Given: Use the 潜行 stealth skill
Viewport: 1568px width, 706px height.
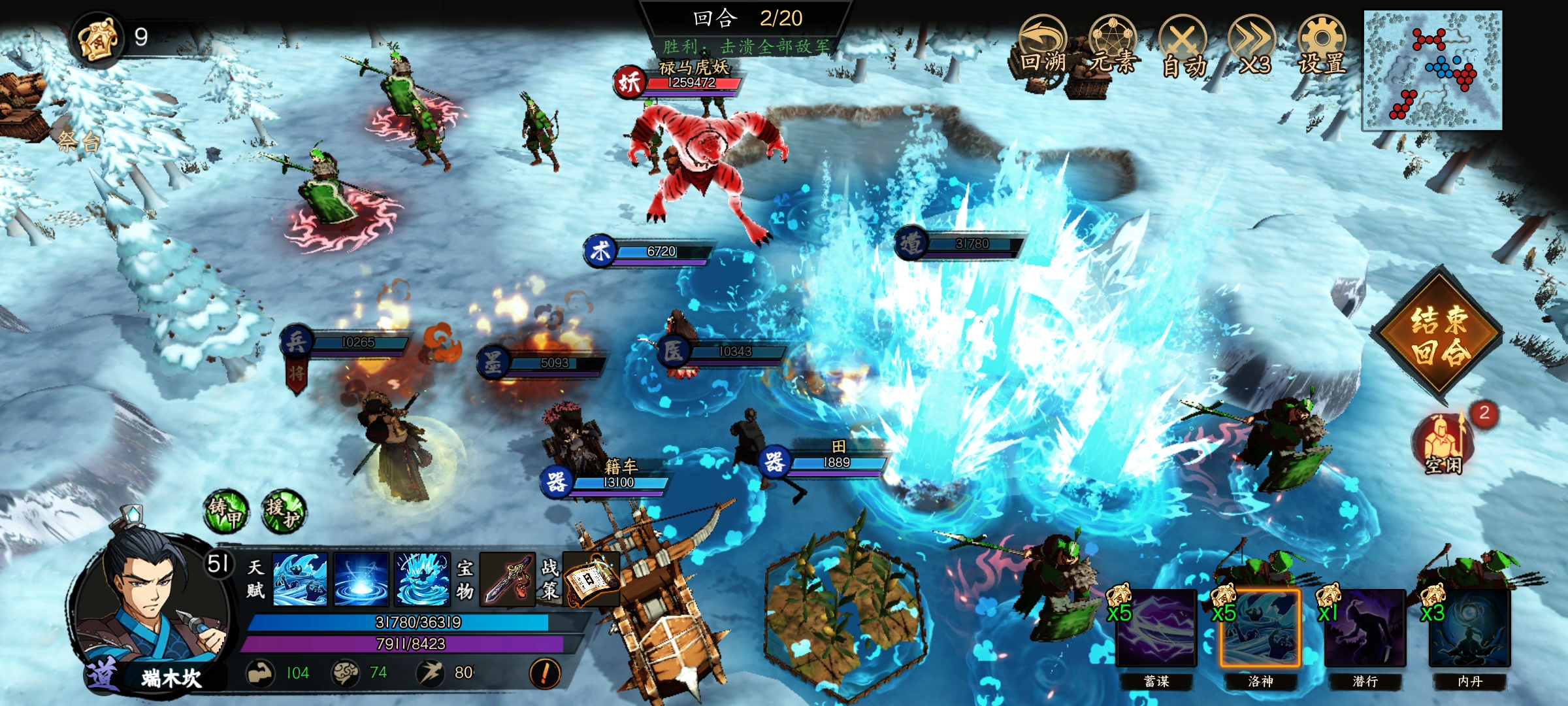Looking at the screenshot, I should pos(1365,628).
